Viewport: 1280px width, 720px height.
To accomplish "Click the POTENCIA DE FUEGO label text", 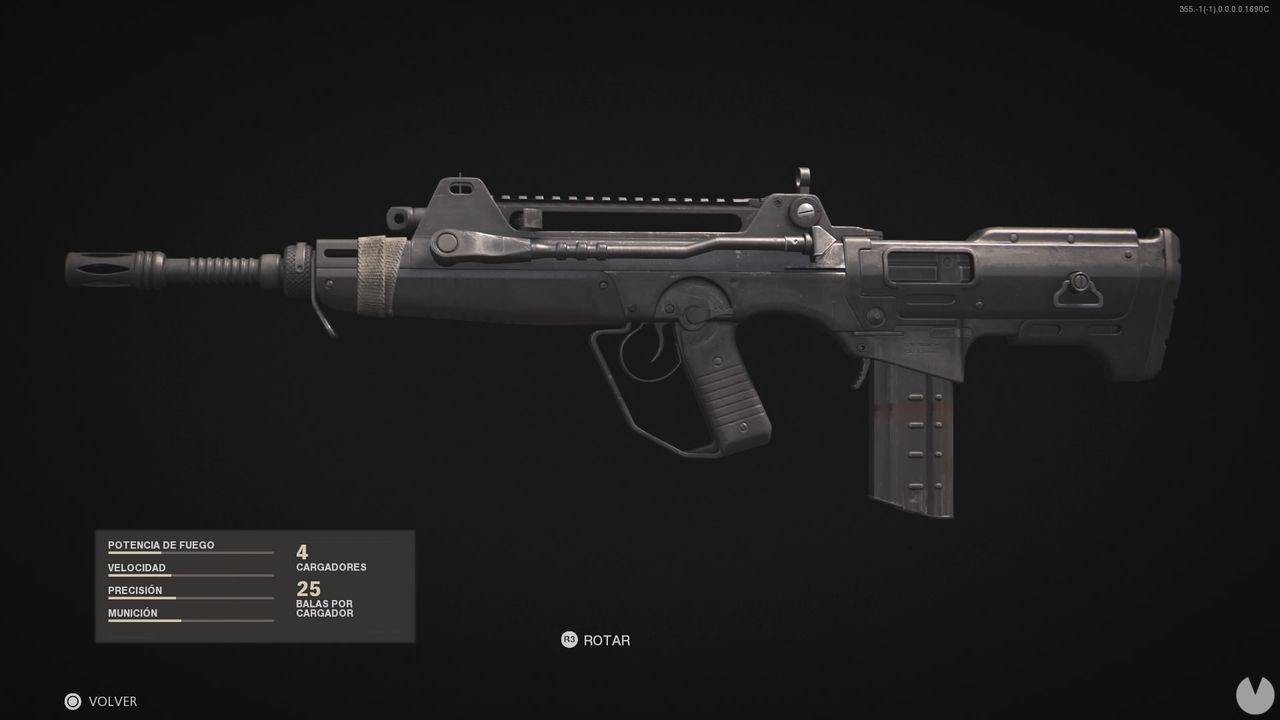I will coord(161,544).
